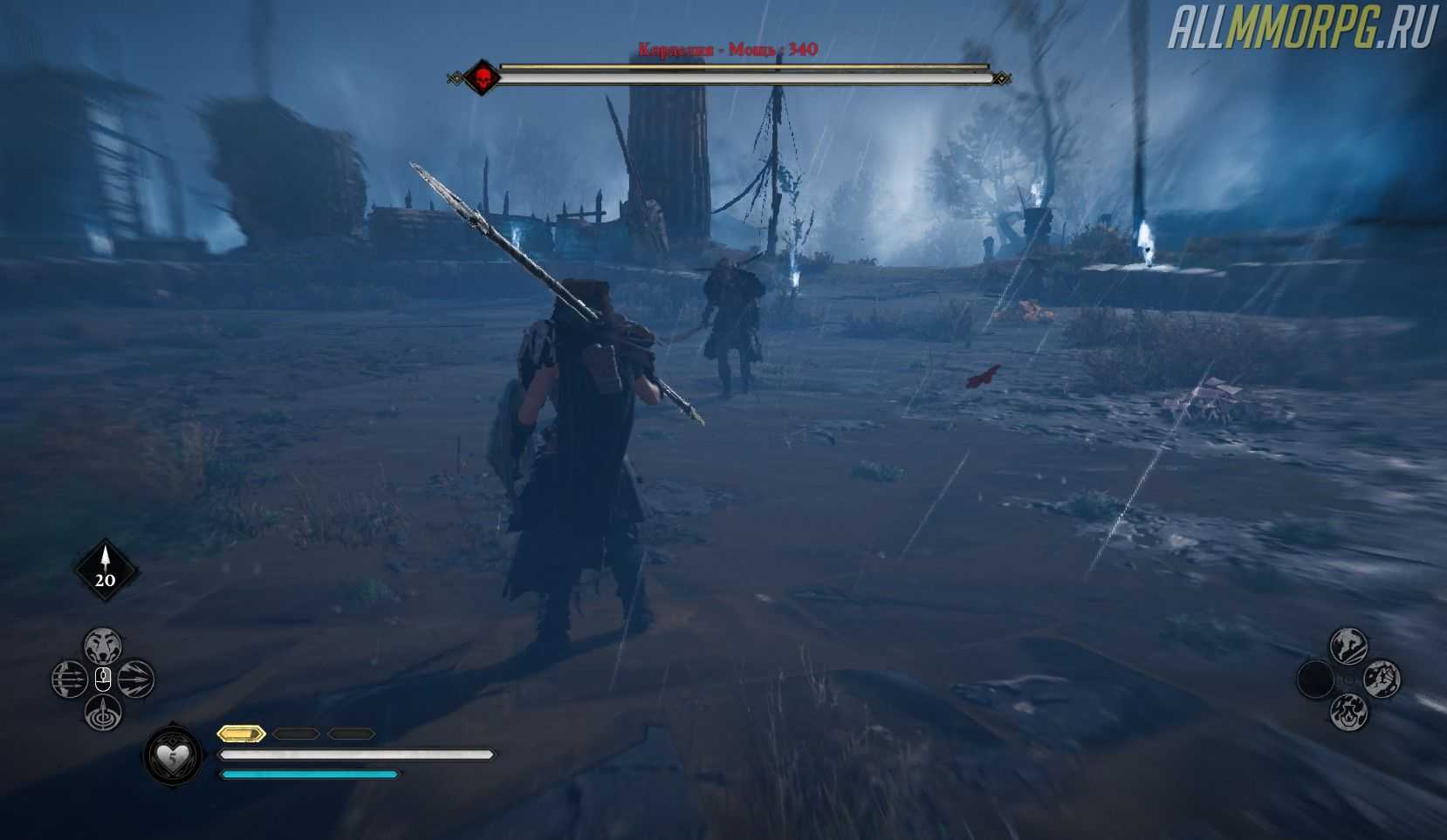This screenshot has height=840, width=1447.
Task: Trigger the spread-arrow volley ability
Action: pyautogui.click(x=136, y=680)
